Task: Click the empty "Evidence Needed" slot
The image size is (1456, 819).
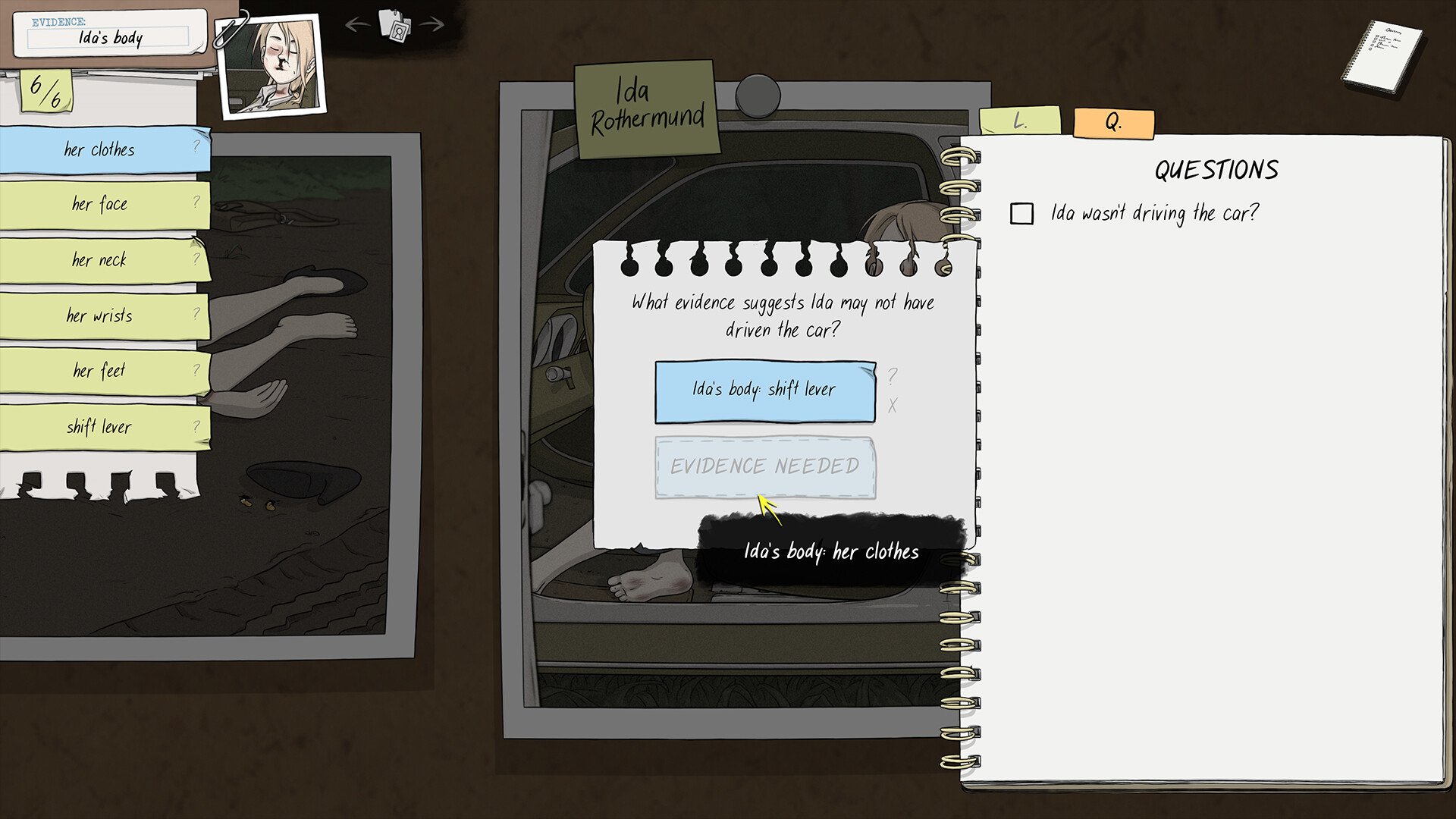Action: (764, 466)
